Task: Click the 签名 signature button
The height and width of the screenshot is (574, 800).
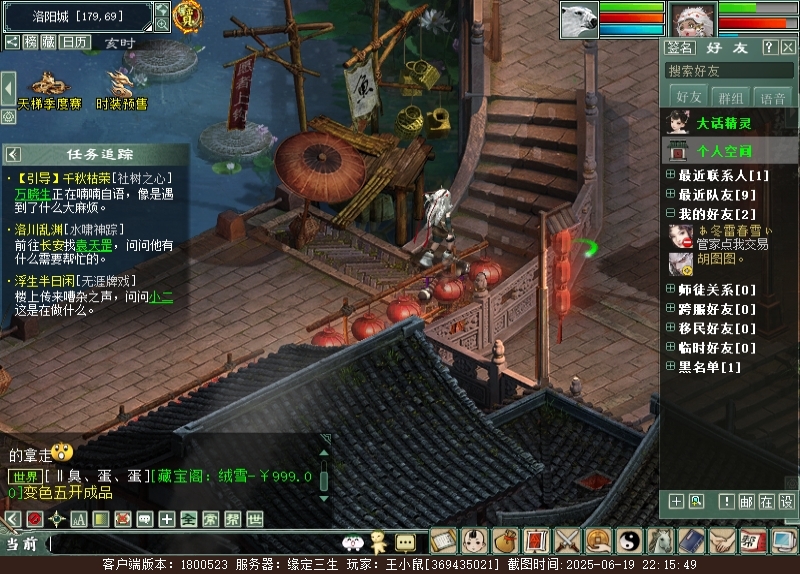Action: 680,47
